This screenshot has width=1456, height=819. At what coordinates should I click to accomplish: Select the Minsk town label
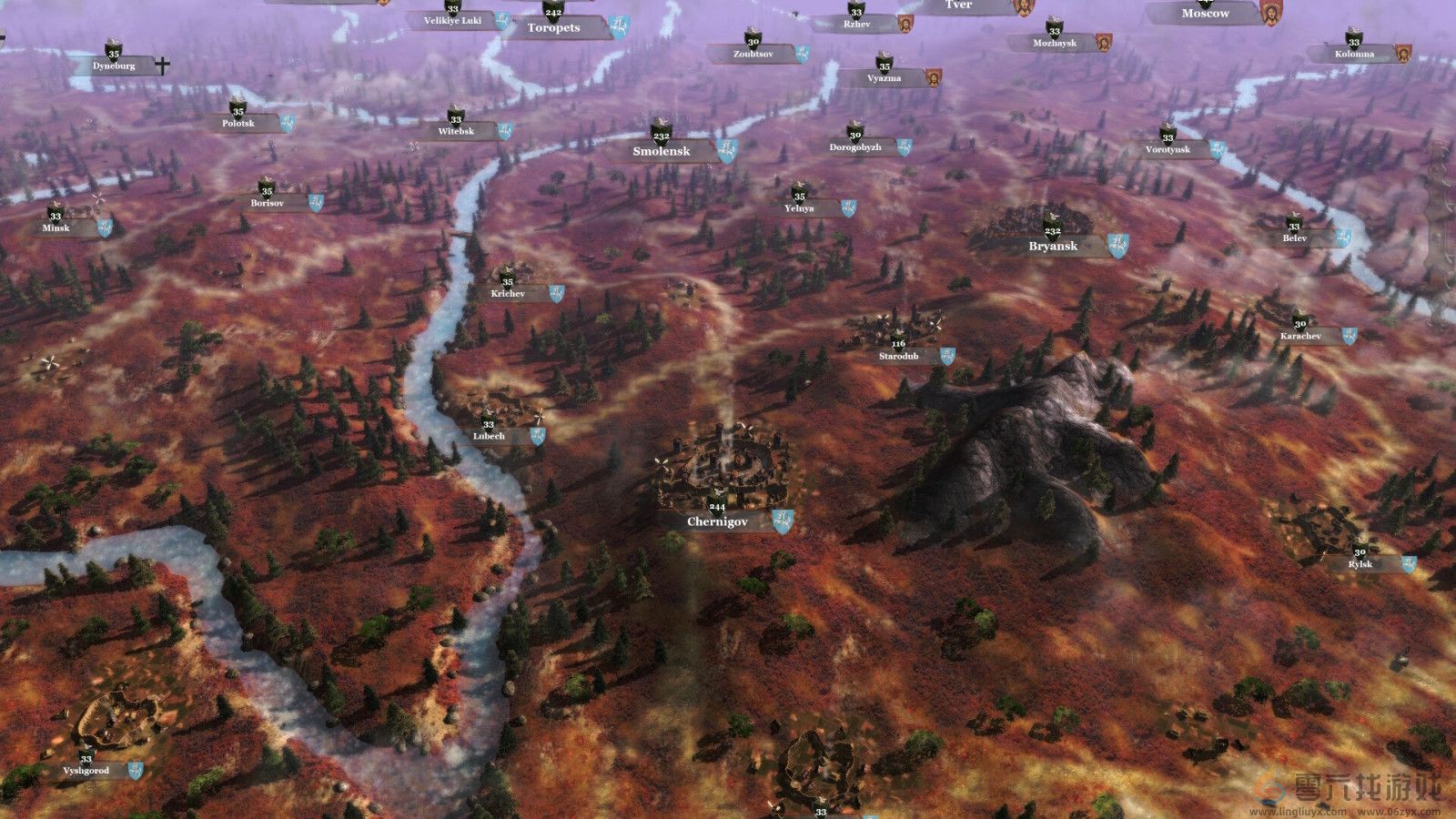(56, 228)
